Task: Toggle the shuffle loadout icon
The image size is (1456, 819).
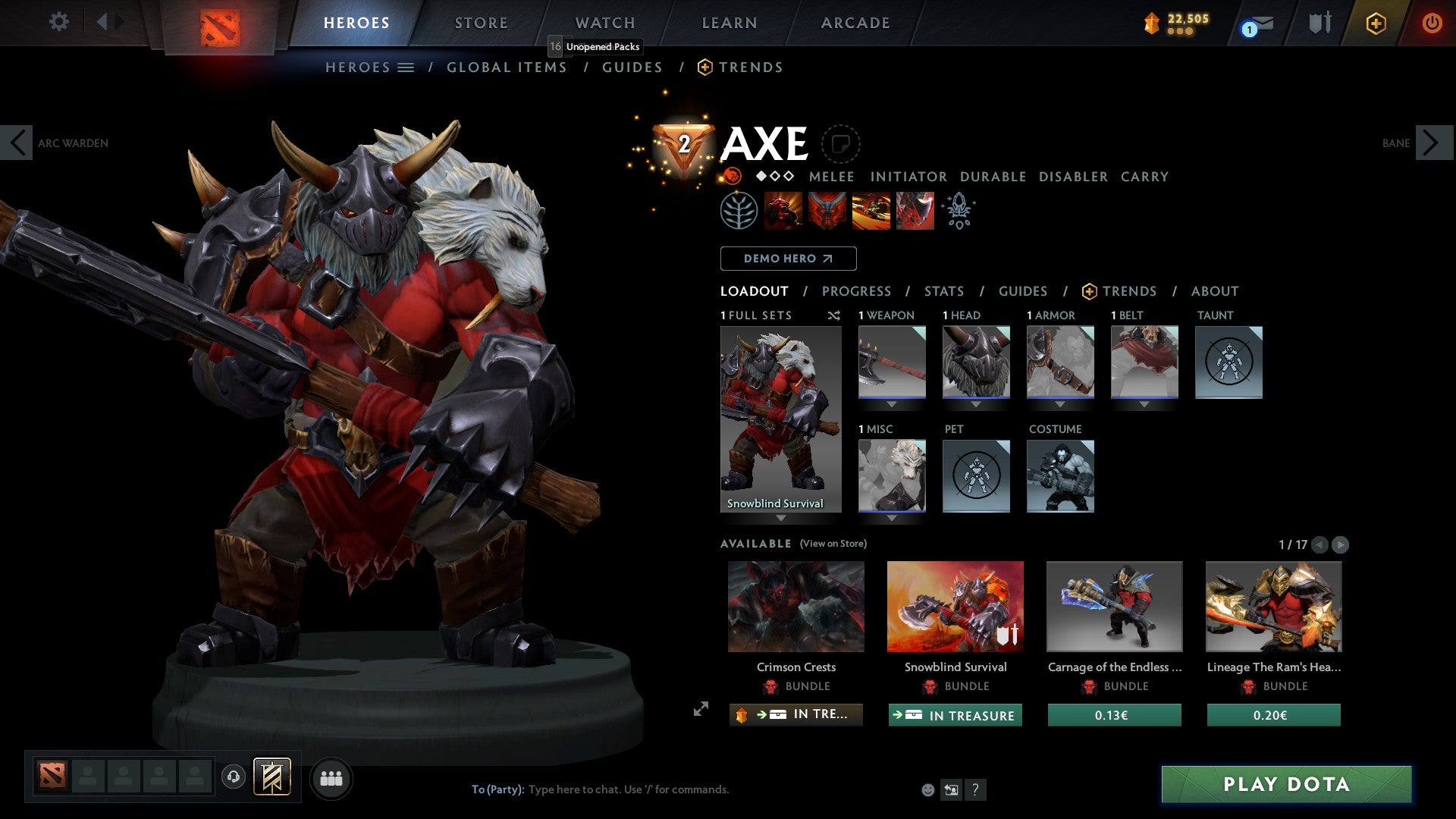Action: tap(834, 315)
